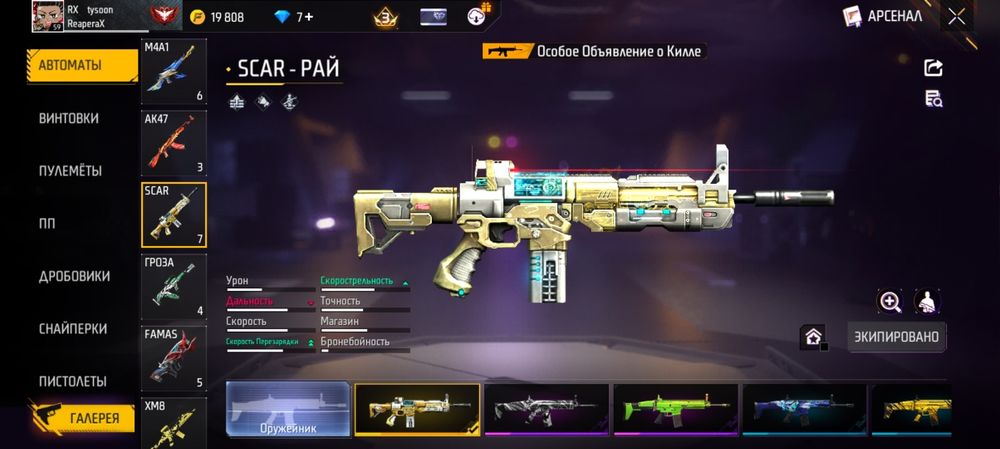Screen dimensions: 1000x449
Task: Choose the Снайперки category
Action: 72,329
